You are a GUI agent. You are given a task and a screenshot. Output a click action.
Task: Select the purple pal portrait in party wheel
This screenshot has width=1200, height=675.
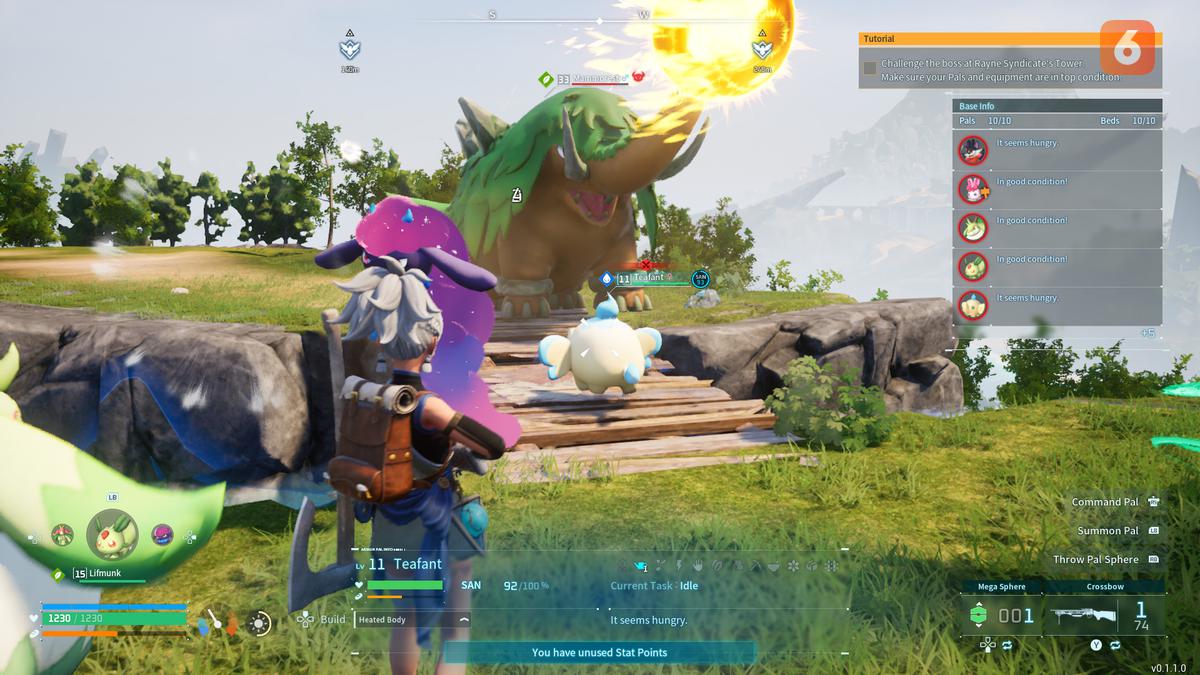coord(161,535)
